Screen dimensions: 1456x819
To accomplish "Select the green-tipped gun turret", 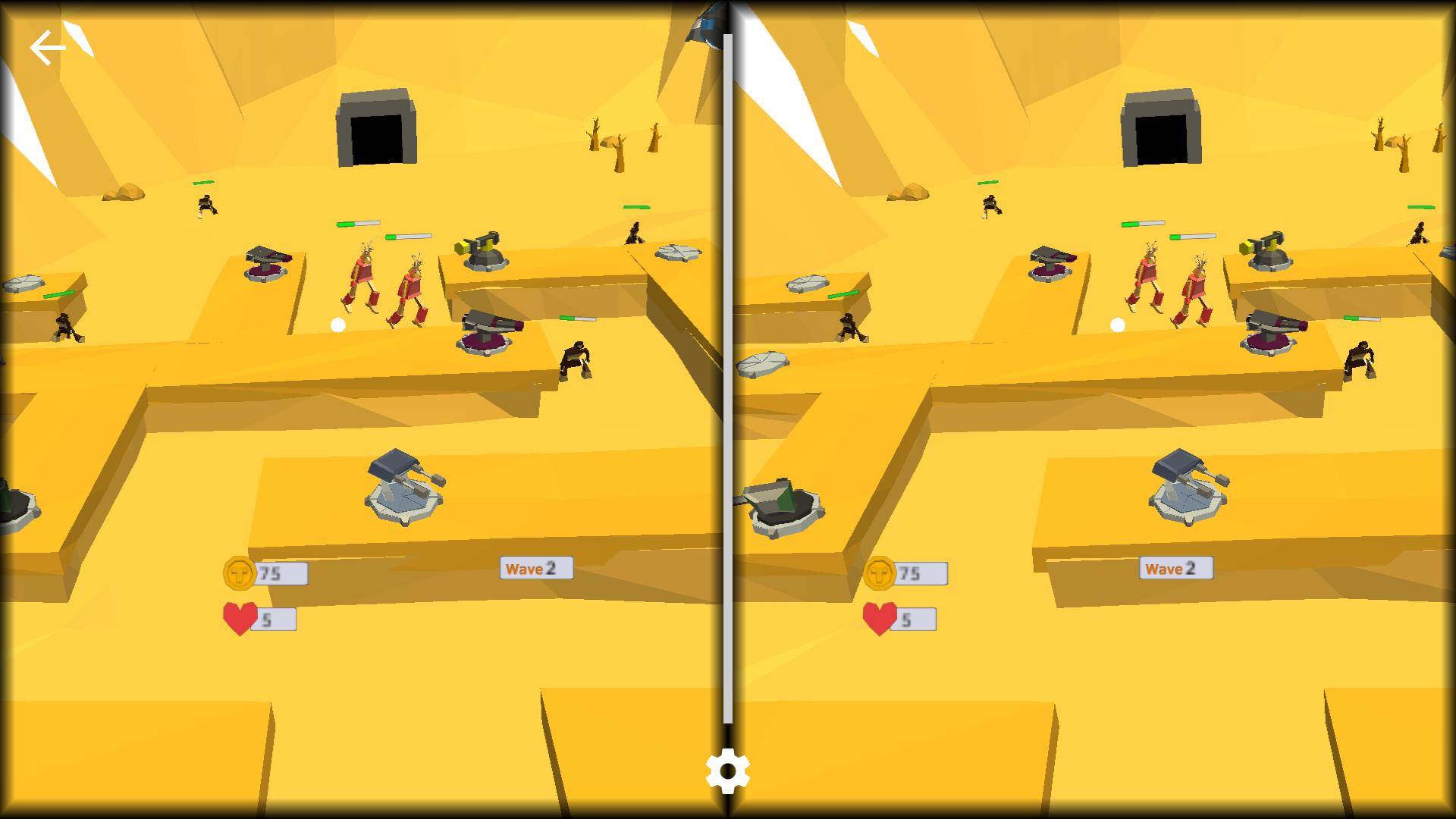I will (481, 250).
